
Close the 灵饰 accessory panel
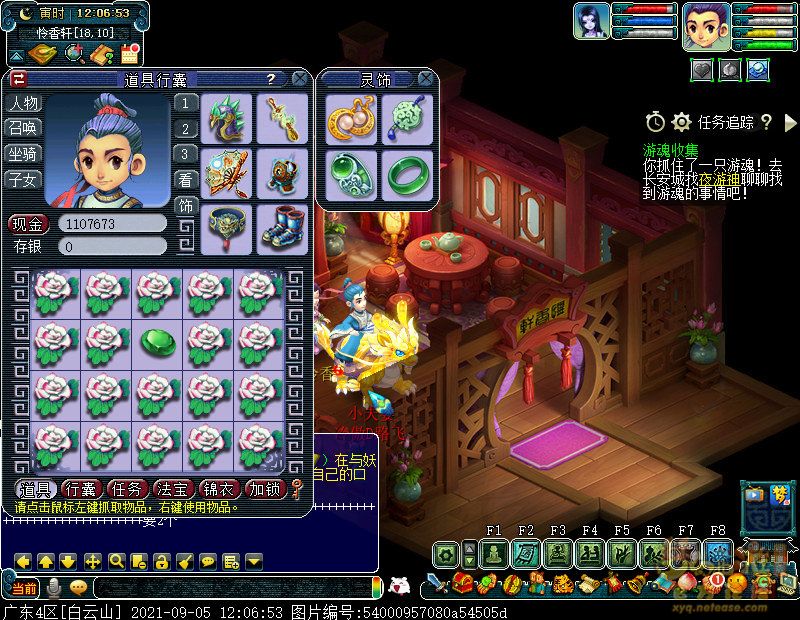tap(426, 79)
